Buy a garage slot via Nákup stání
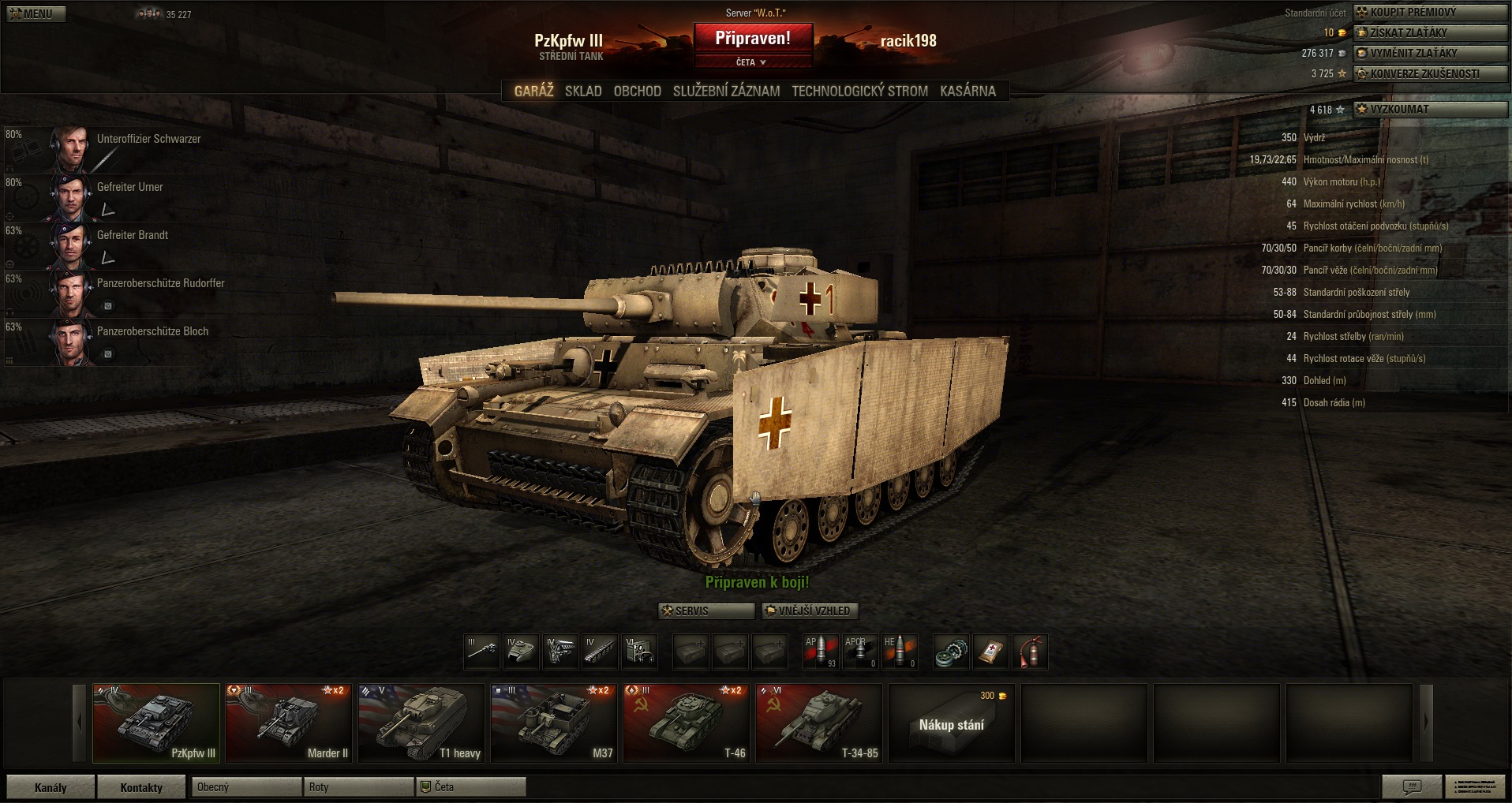 pos(951,723)
